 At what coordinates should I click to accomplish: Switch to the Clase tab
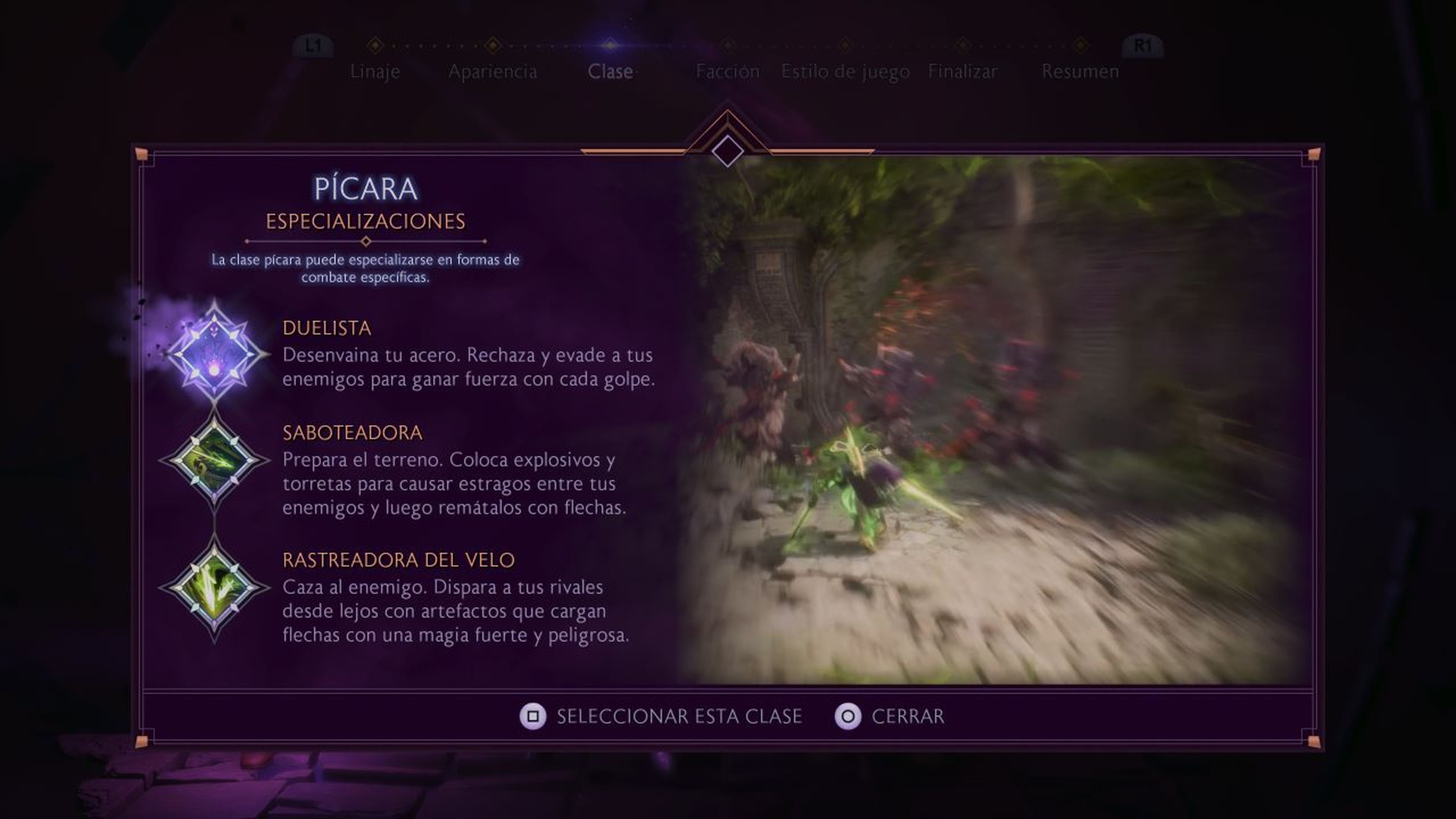[610, 71]
